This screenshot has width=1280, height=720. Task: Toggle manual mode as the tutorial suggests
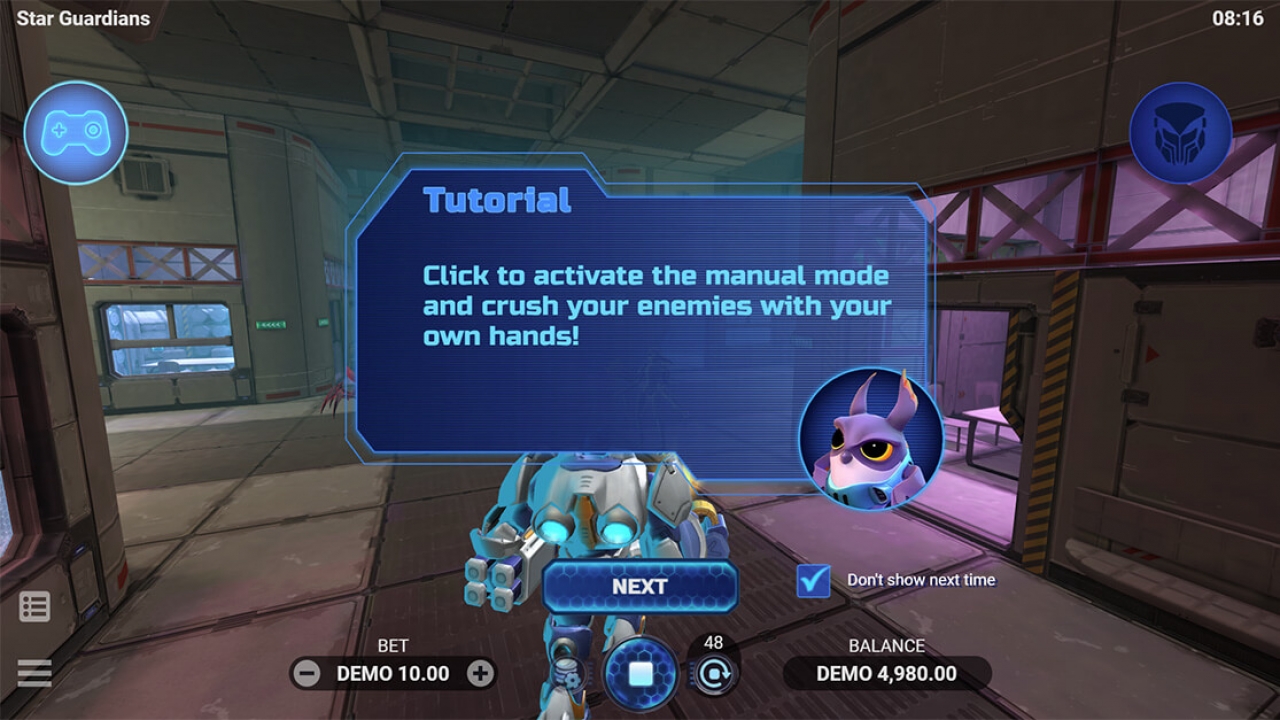pyautogui.click(x=638, y=675)
